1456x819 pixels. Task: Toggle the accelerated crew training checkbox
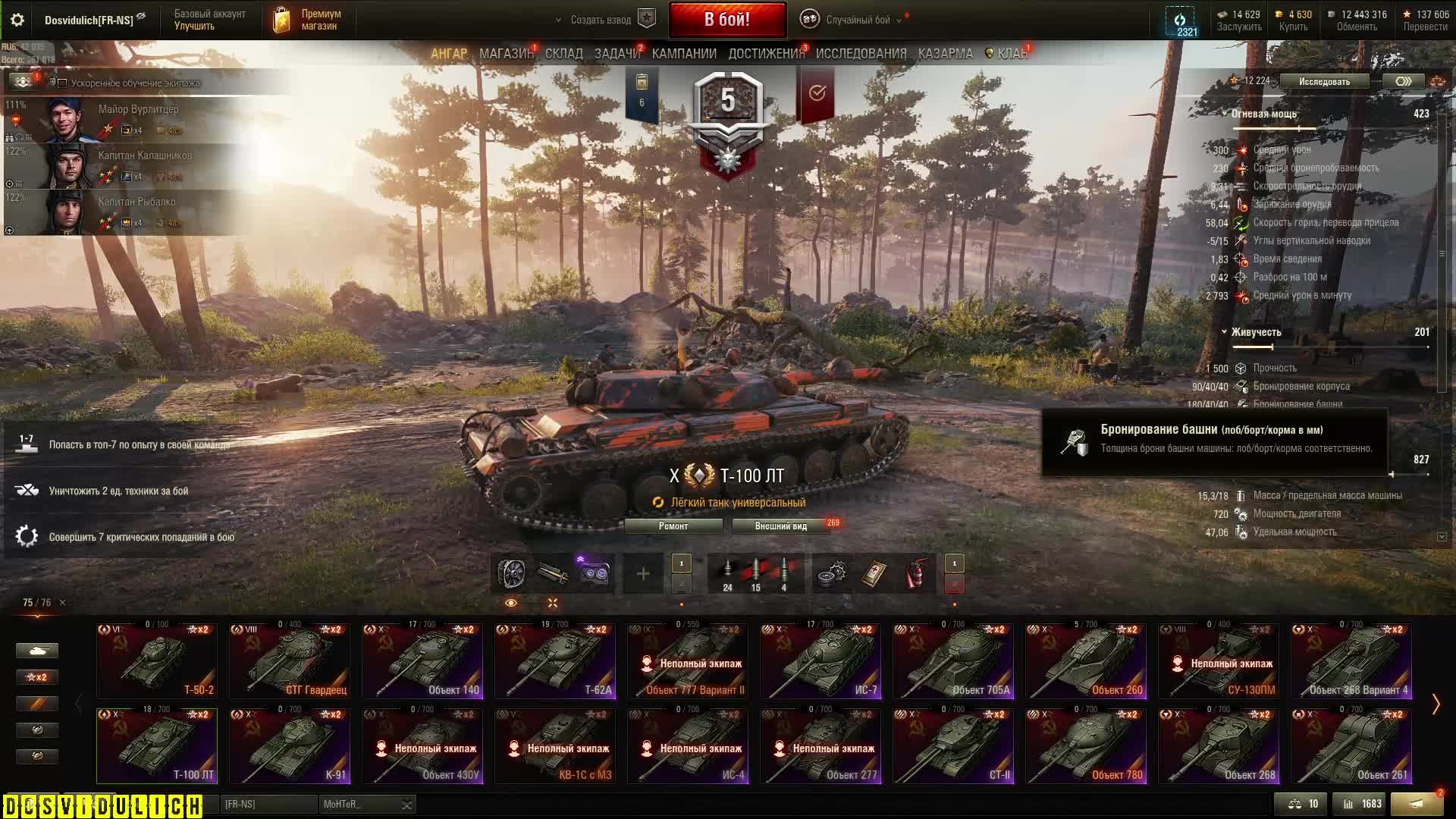(63, 83)
